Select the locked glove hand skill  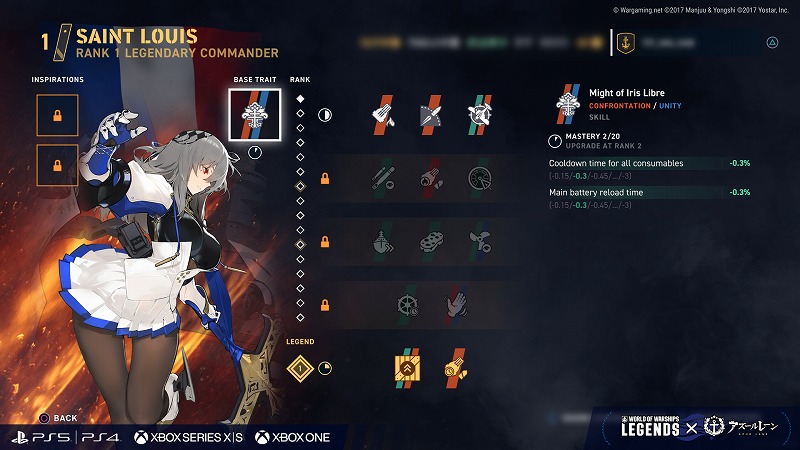[x=454, y=304]
